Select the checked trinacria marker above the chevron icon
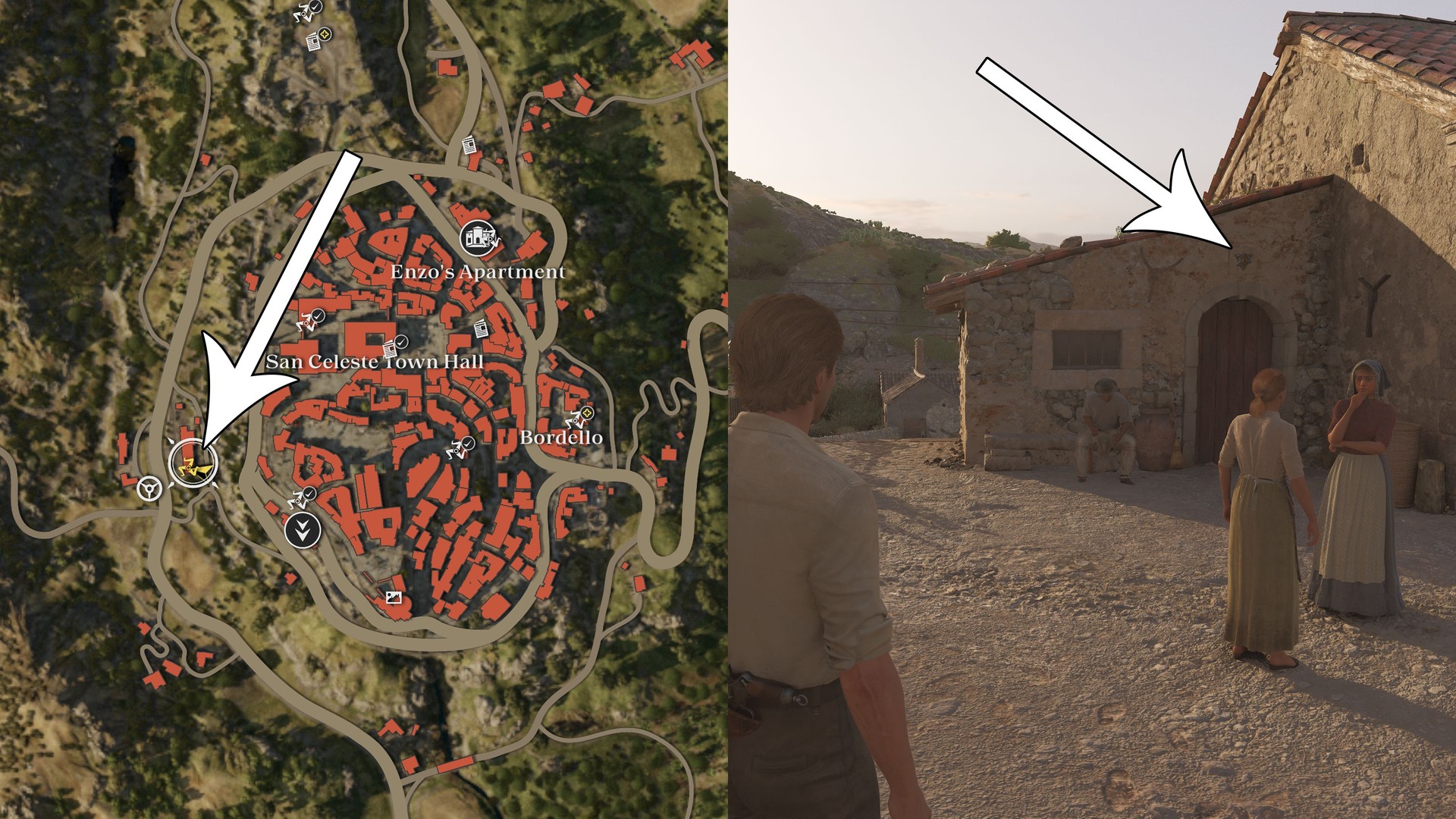The height and width of the screenshot is (819, 1456). (x=303, y=497)
